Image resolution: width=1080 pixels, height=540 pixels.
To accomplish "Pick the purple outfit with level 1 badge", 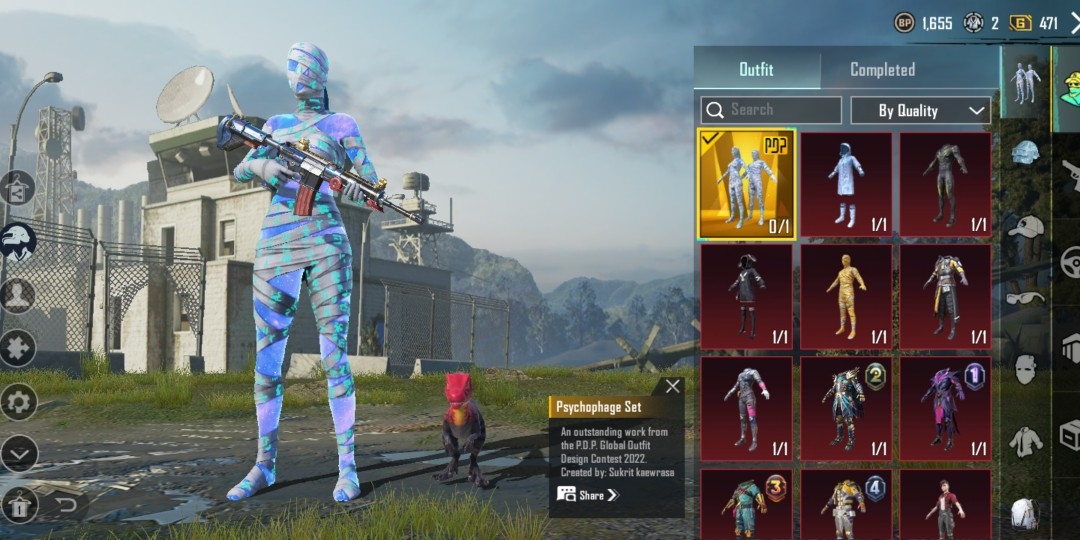I will click(x=946, y=408).
